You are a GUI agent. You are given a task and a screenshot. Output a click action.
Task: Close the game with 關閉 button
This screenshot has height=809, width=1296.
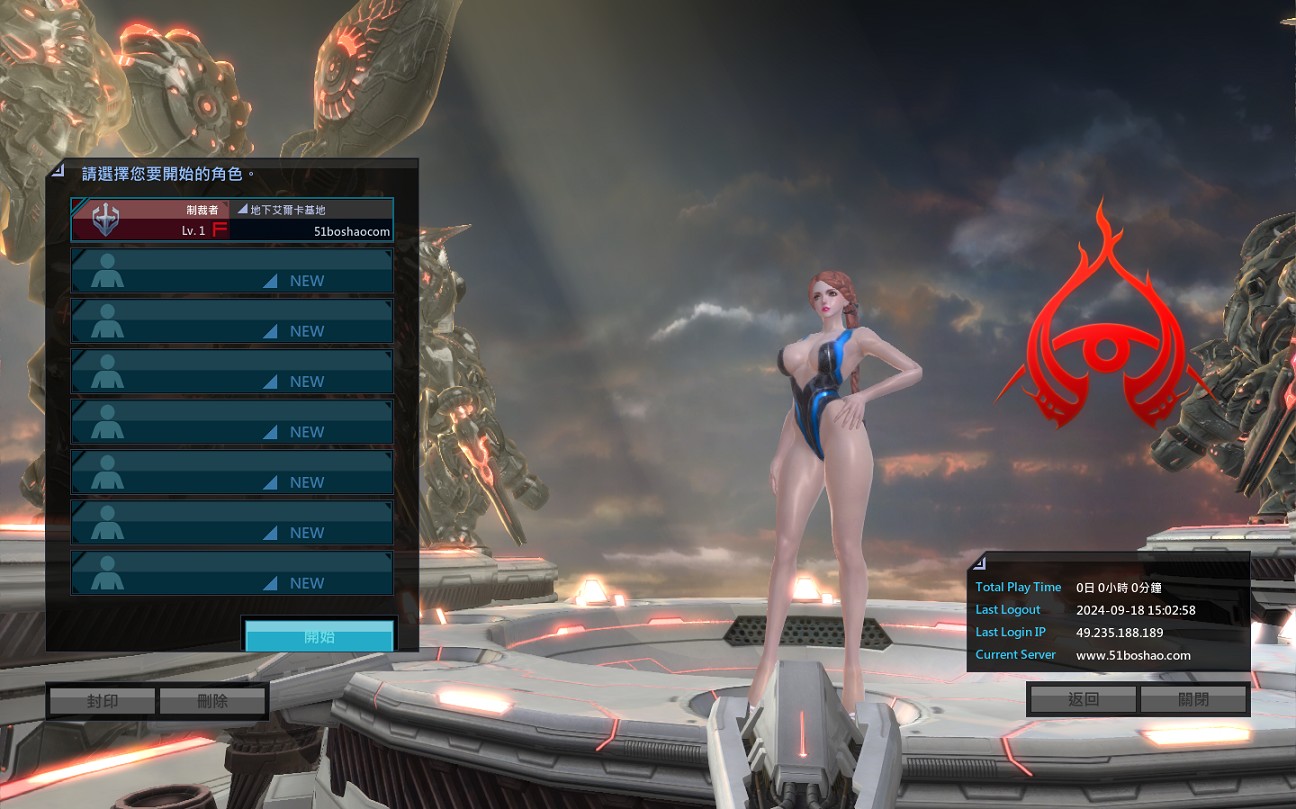coord(1193,699)
